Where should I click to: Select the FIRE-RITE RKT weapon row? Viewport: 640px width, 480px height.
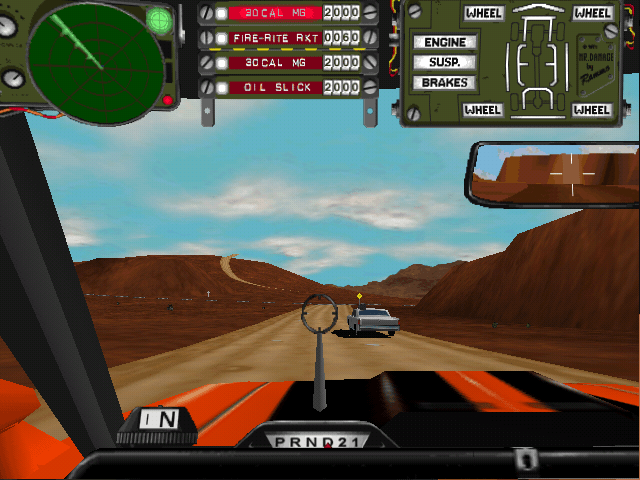click(276, 38)
